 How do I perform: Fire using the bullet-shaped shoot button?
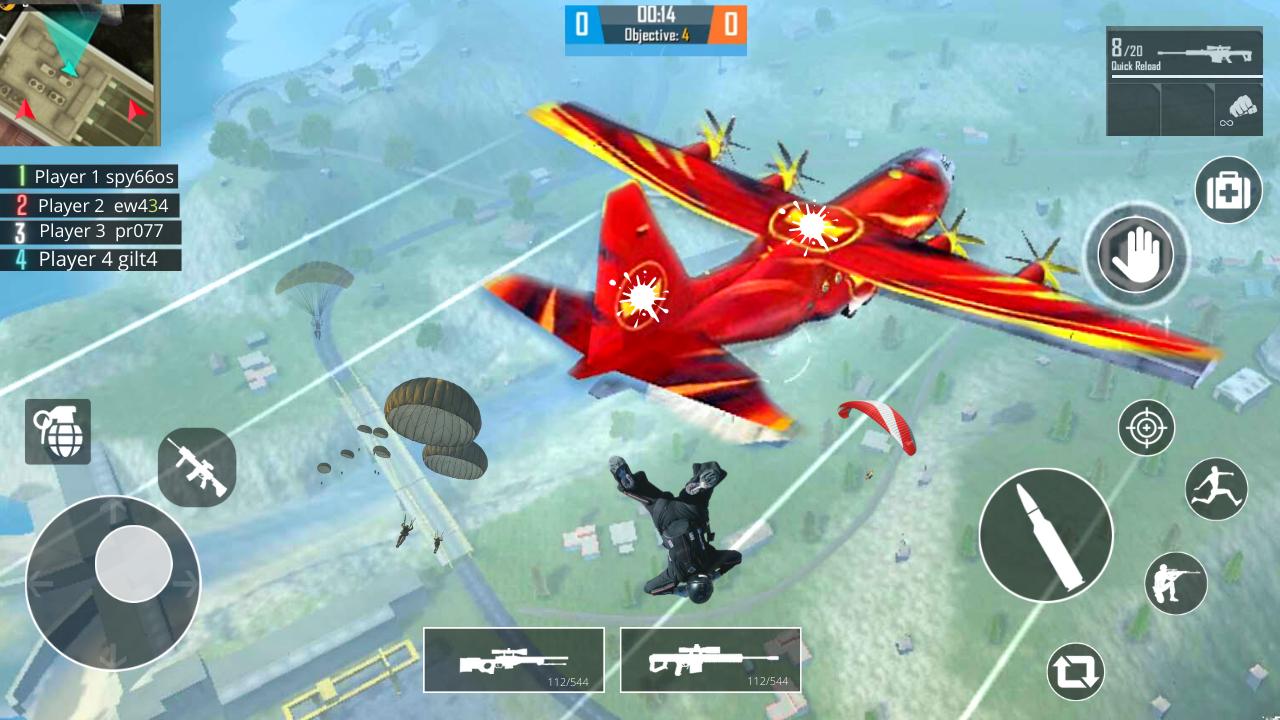click(1046, 535)
